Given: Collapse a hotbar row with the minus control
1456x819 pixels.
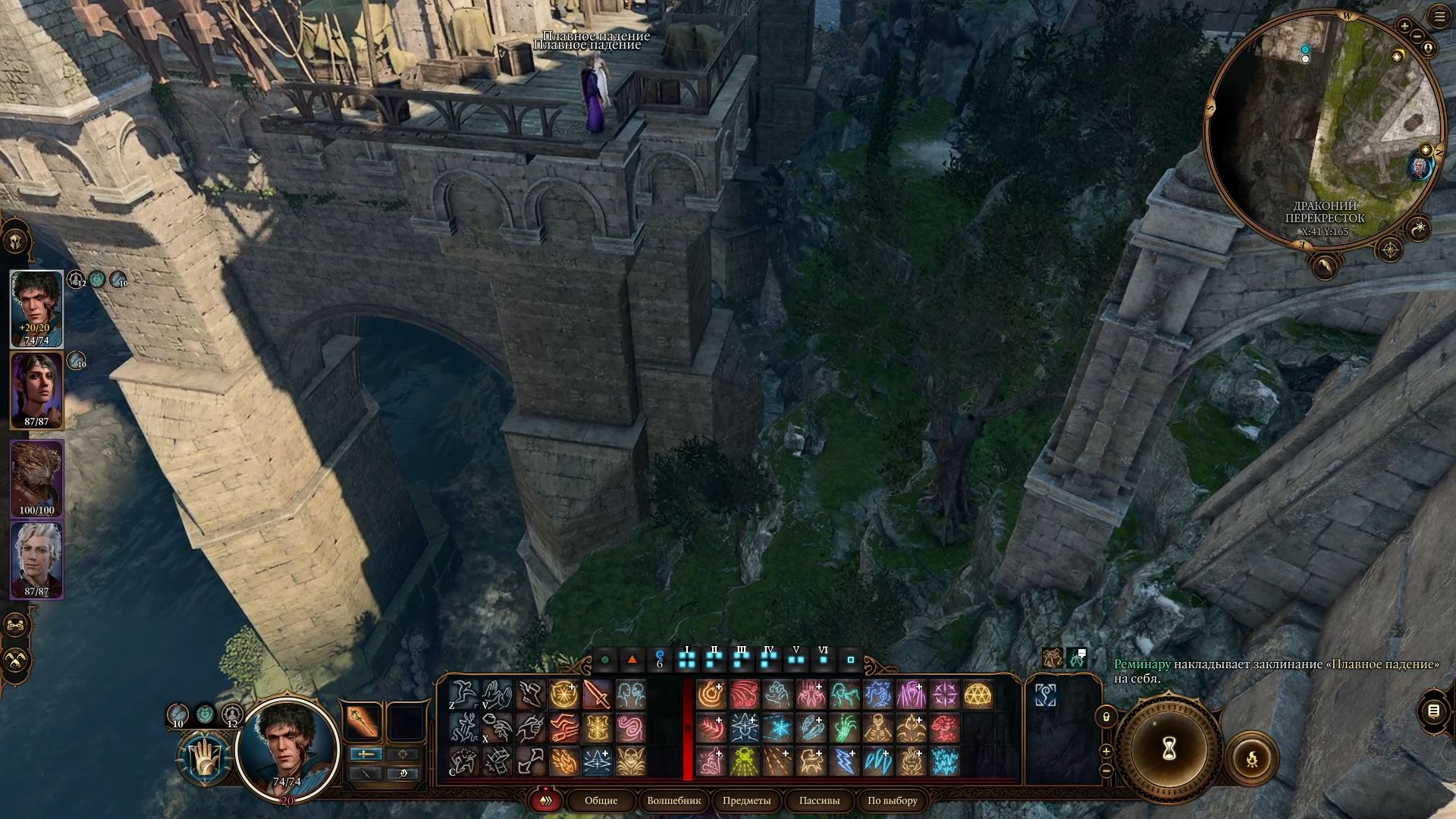Looking at the screenshot, I should point(1106,771).
